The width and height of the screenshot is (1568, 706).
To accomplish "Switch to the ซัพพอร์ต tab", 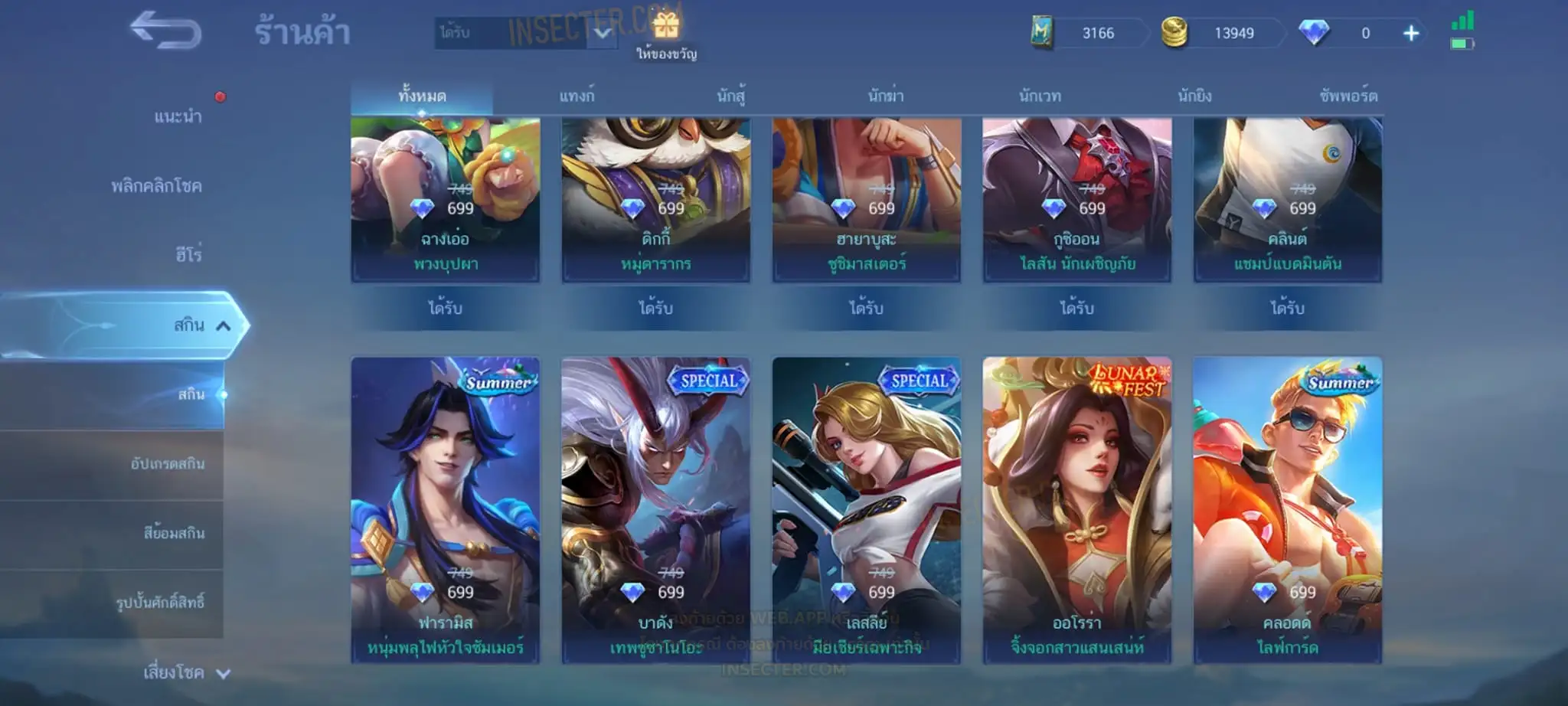I will (x=1348, y=96).
